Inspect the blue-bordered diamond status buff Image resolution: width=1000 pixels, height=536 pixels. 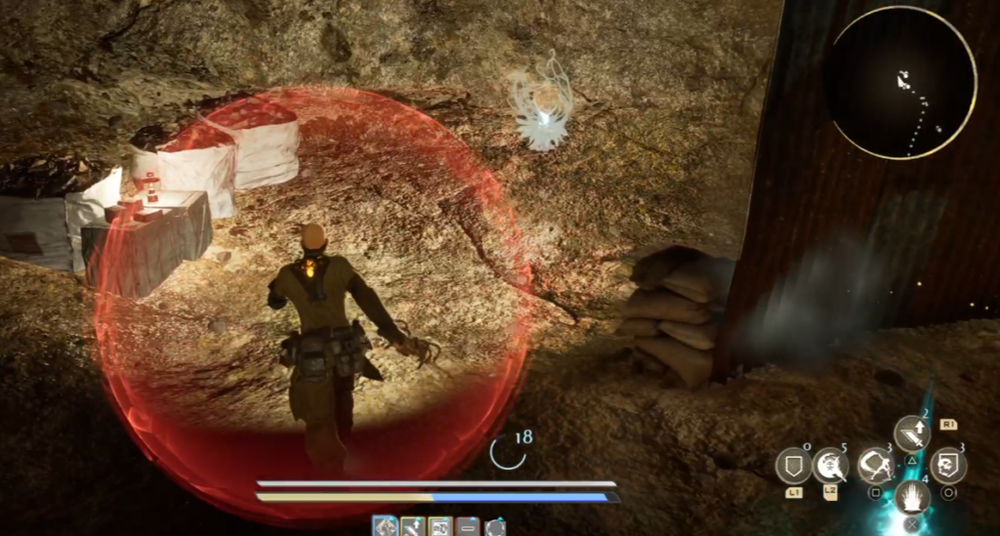[384, 526]
